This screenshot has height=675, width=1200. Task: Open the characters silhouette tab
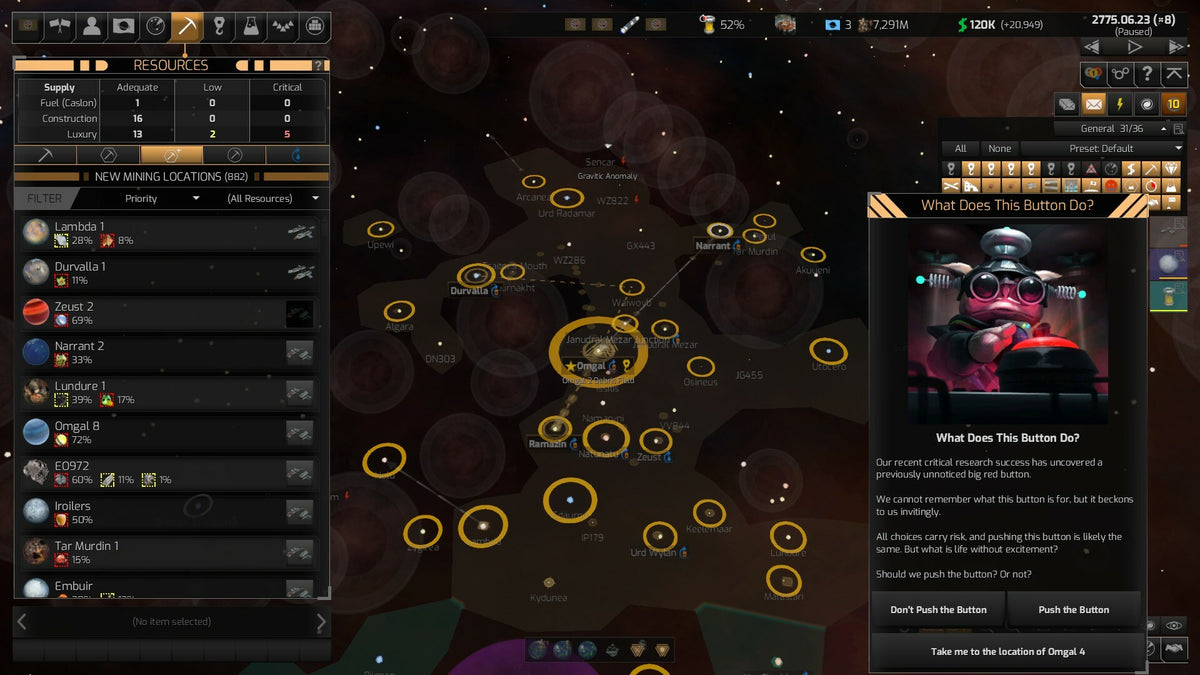(92, 27)
